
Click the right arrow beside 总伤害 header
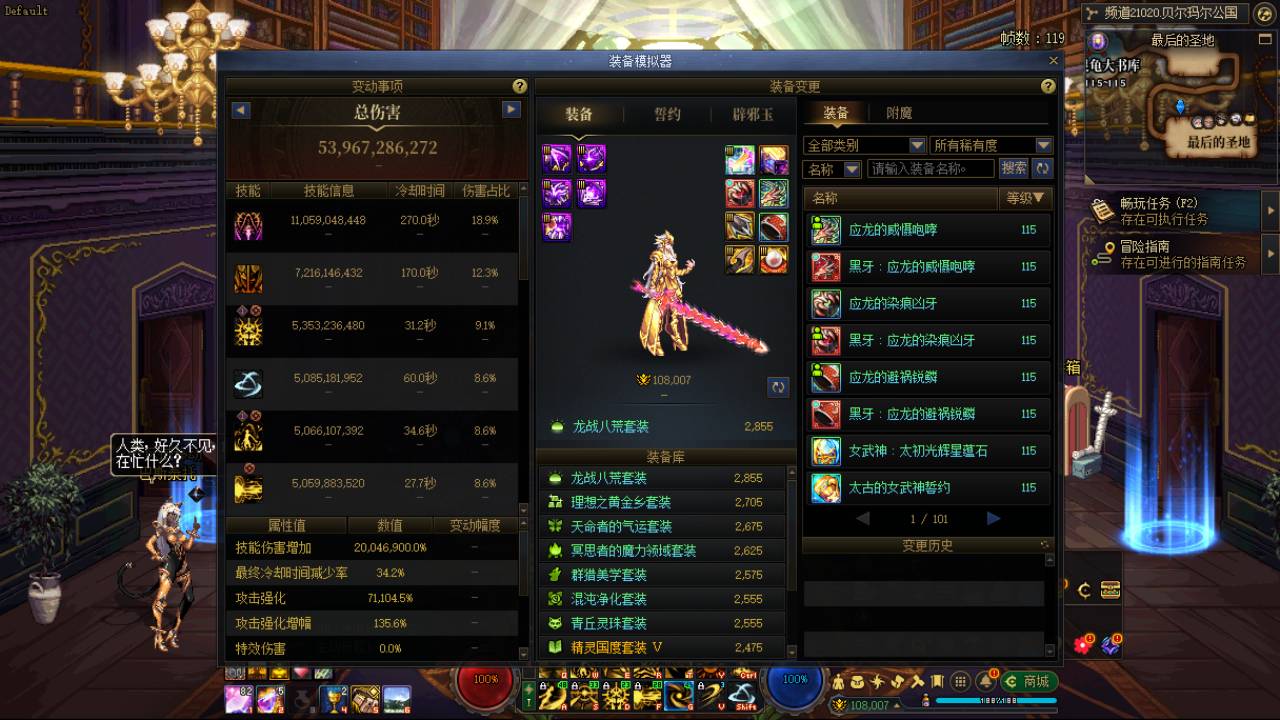512,111
